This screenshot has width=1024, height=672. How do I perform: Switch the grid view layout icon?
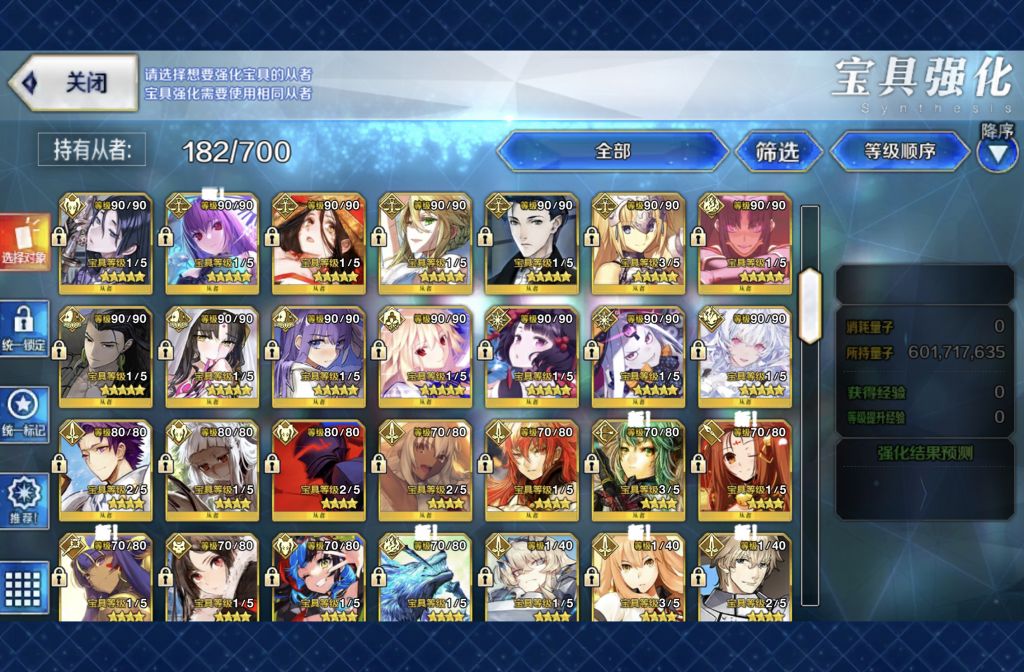[25, 585]
